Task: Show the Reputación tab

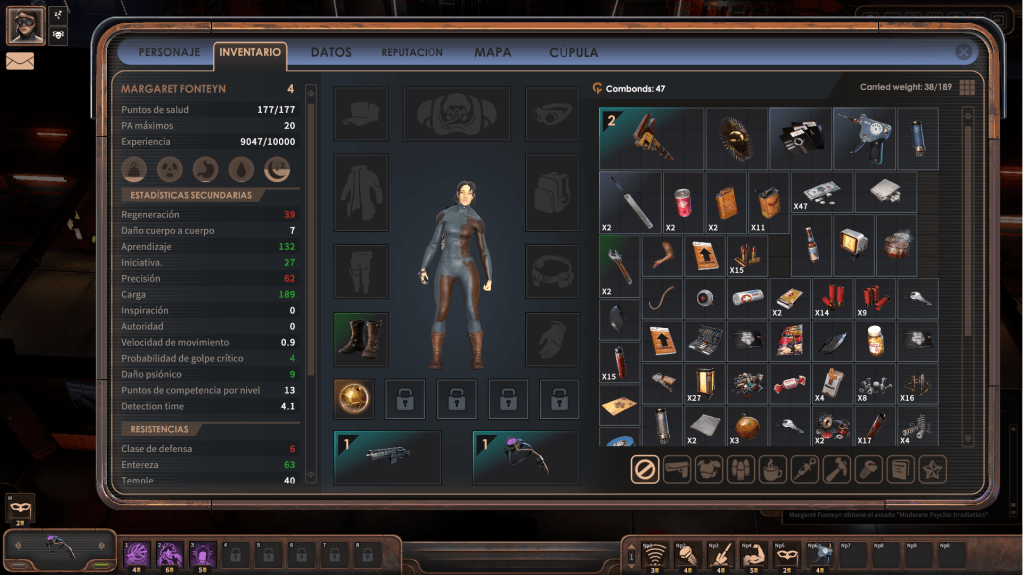Action: coord(412,52)
